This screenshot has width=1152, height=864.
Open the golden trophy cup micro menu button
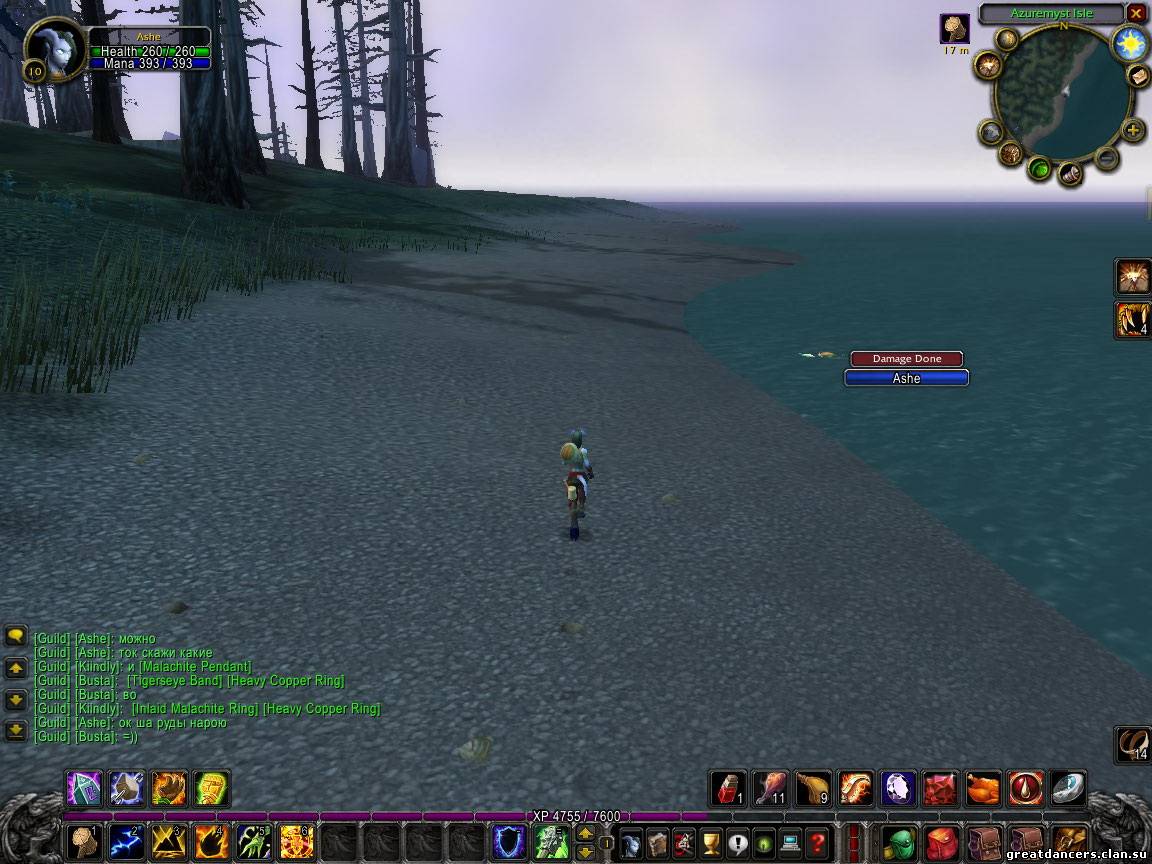pos(711,842)
